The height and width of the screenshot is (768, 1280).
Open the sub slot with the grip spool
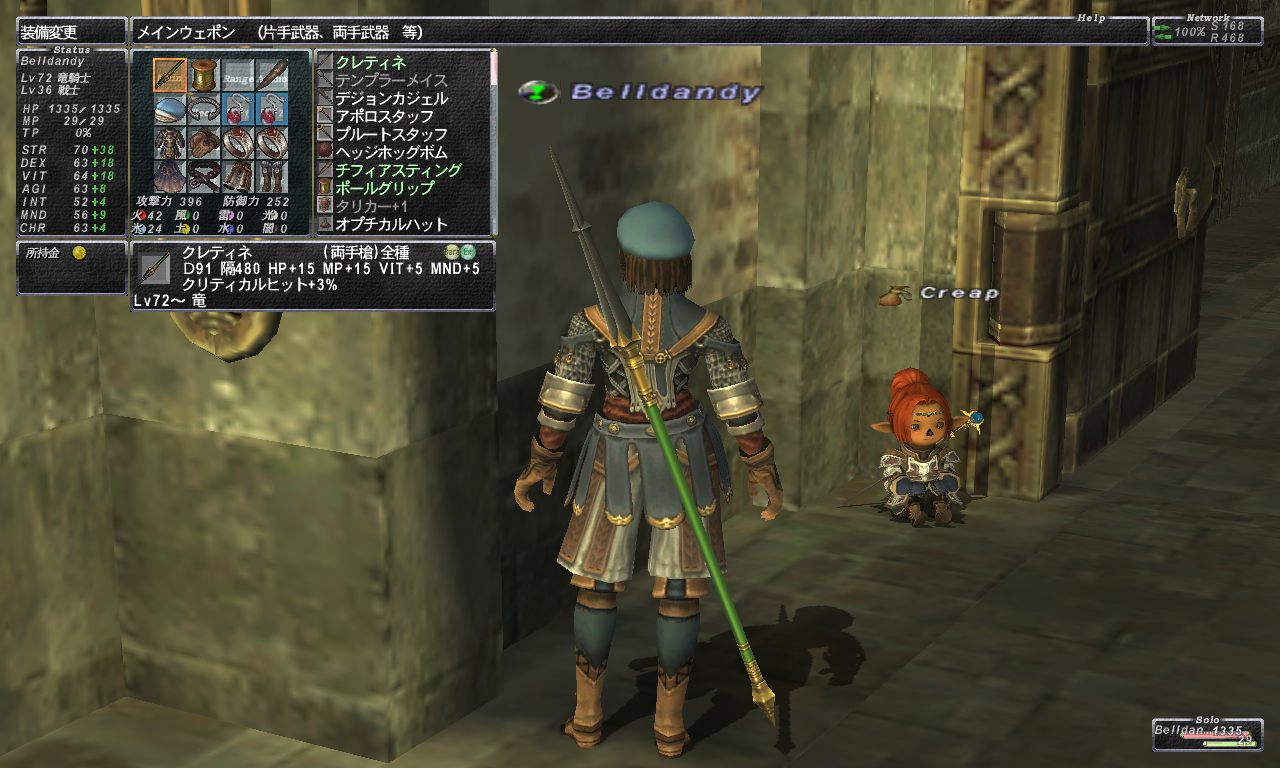pyautogui.click(x=204, y=74)
